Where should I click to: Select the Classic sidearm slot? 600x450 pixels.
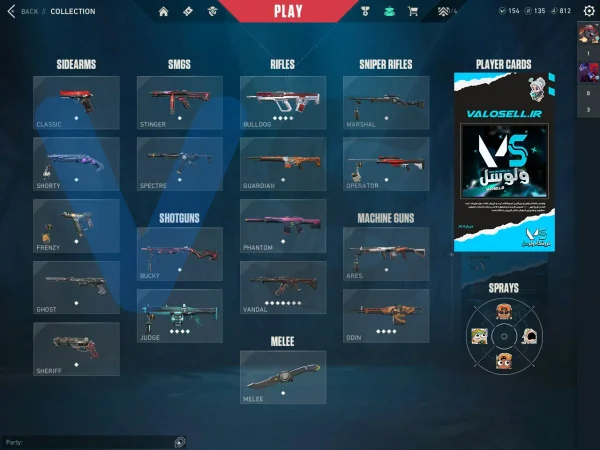point(76,101)
